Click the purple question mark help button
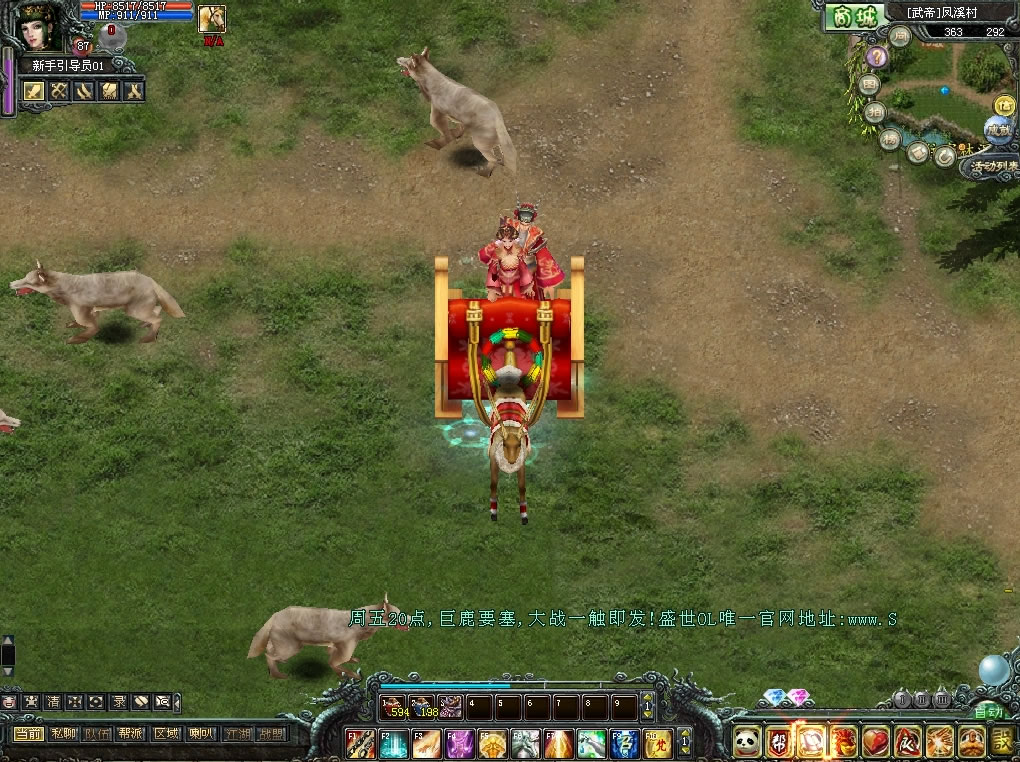 [x=877, y=57]
